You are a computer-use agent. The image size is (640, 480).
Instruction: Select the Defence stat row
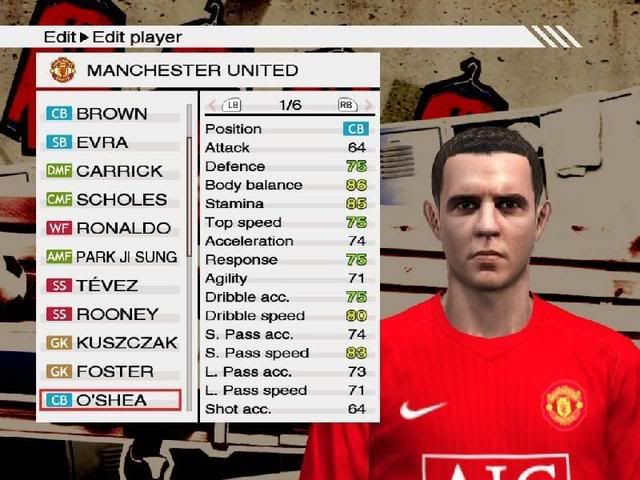287,166
